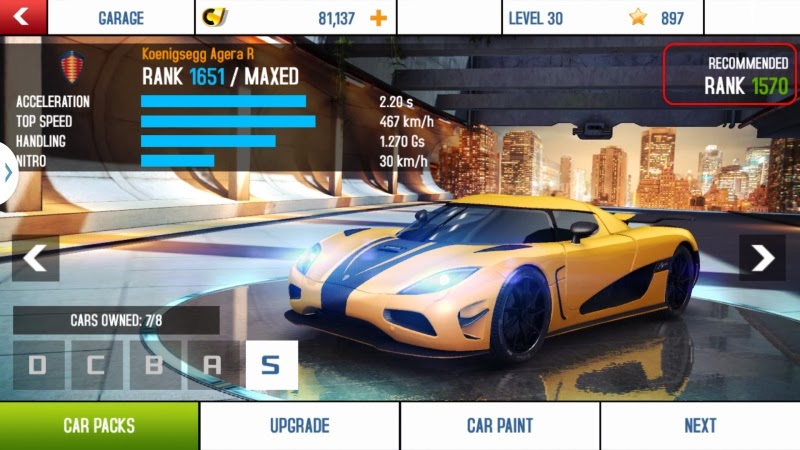Open the Car Packs shop
Image resolution: width=800 pixels, height=450 pixels.
99,426
